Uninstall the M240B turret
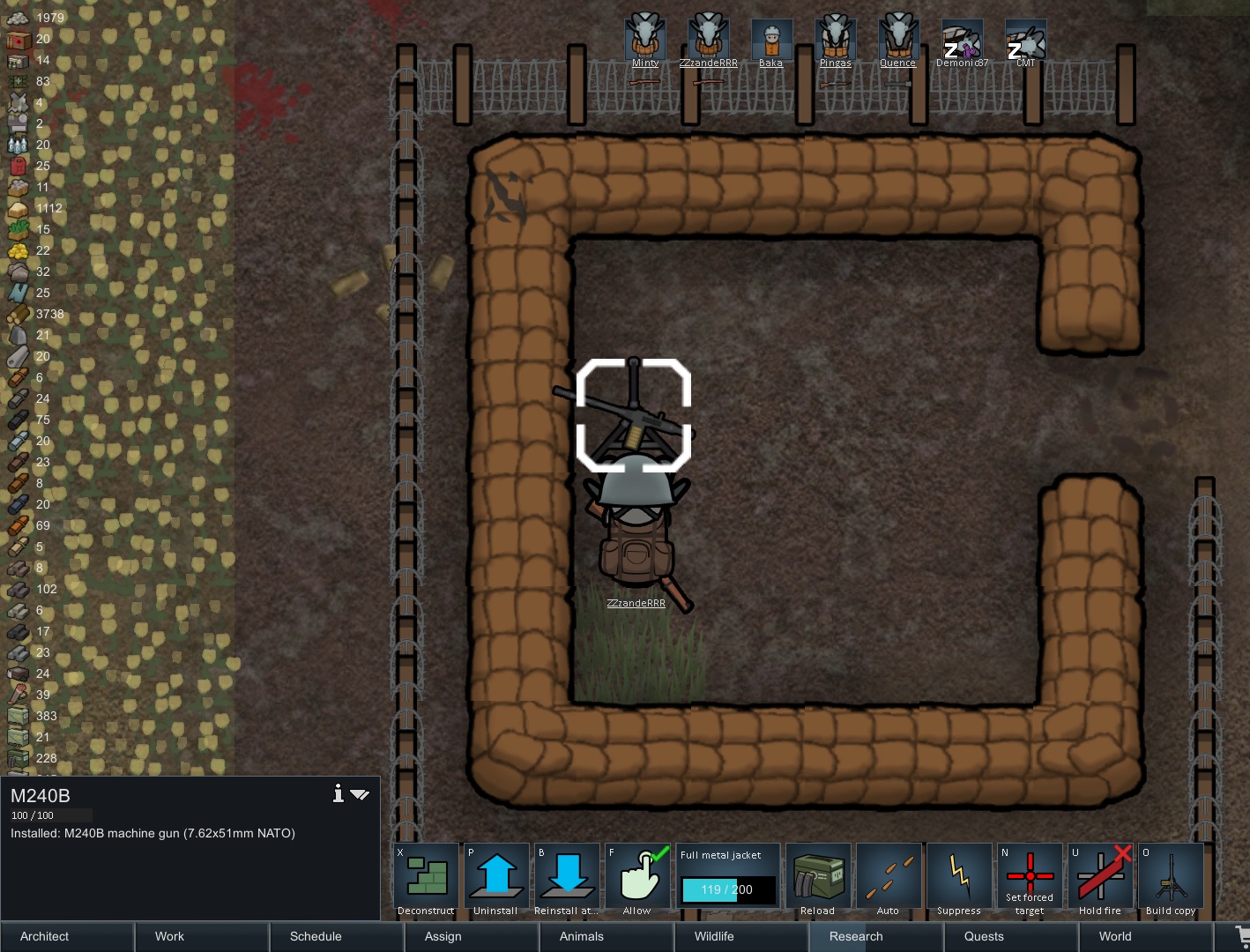The image size is (1250, 952). (496, 880)
